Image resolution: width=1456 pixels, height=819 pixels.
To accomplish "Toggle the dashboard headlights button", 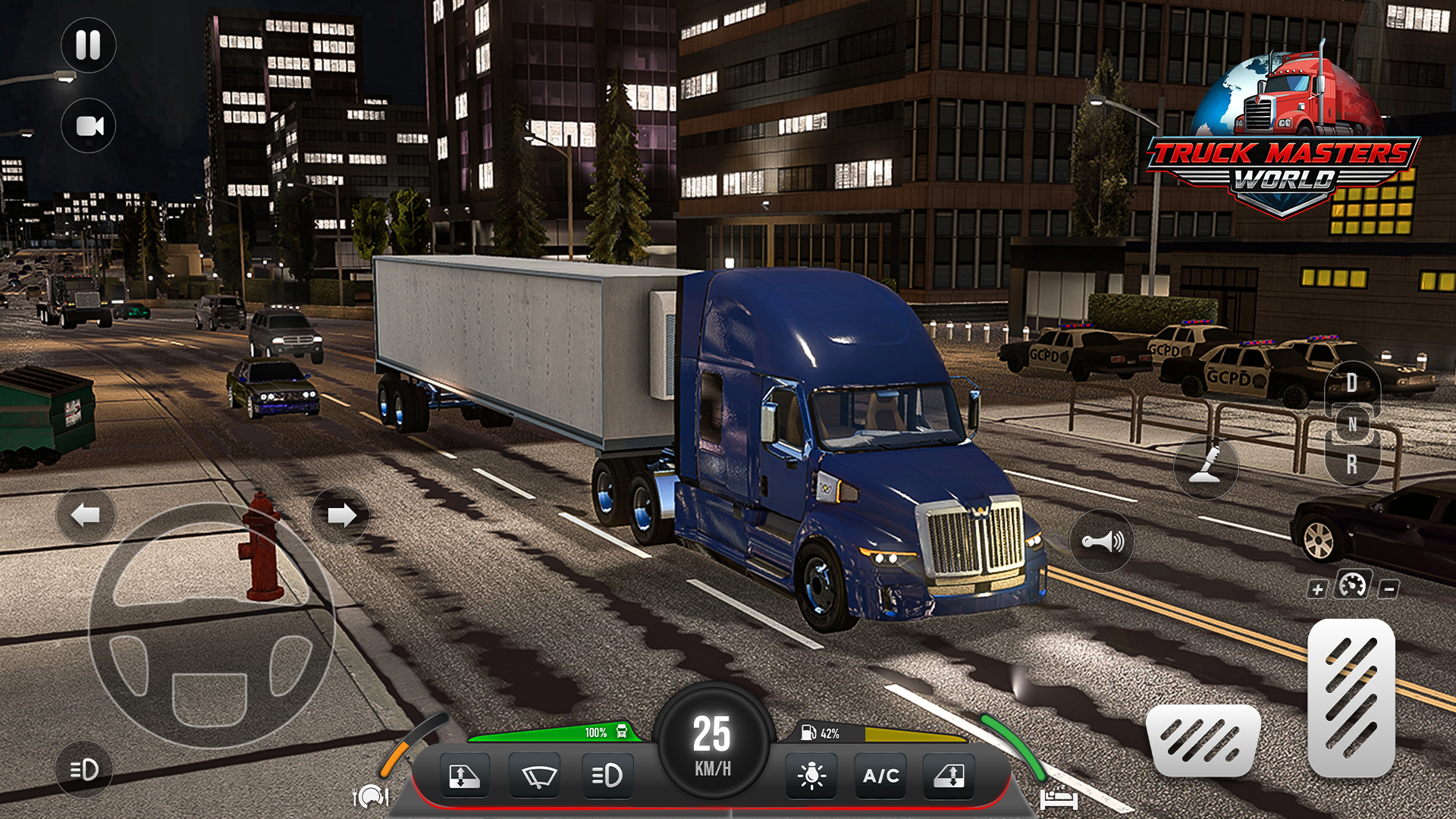I will click(x=607, y=776).
